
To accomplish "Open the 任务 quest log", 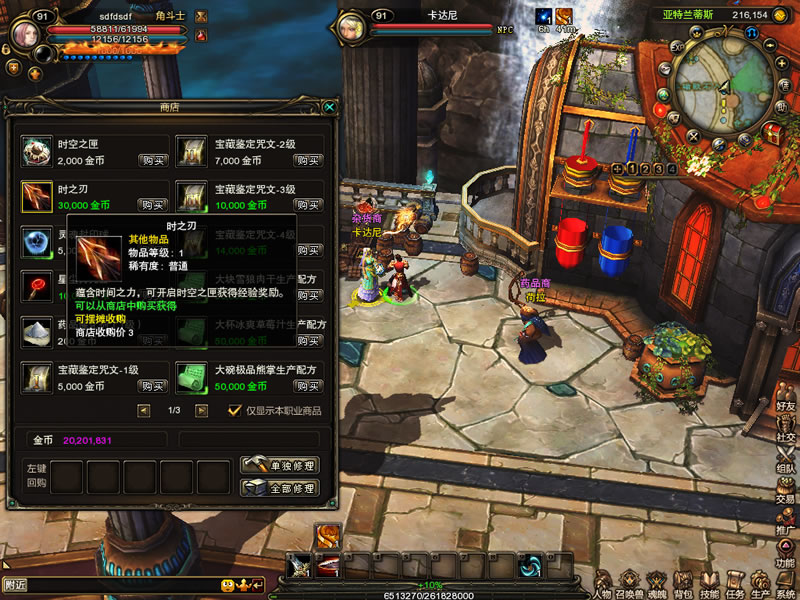I will coord(735,583).
